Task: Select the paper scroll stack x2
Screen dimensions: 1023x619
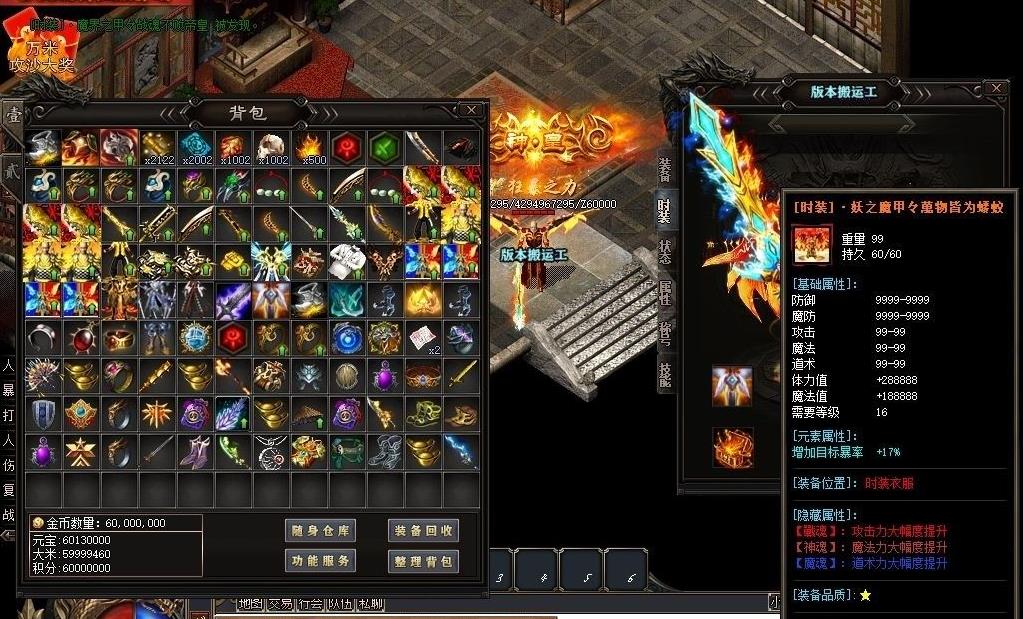Action: (423, 337)
